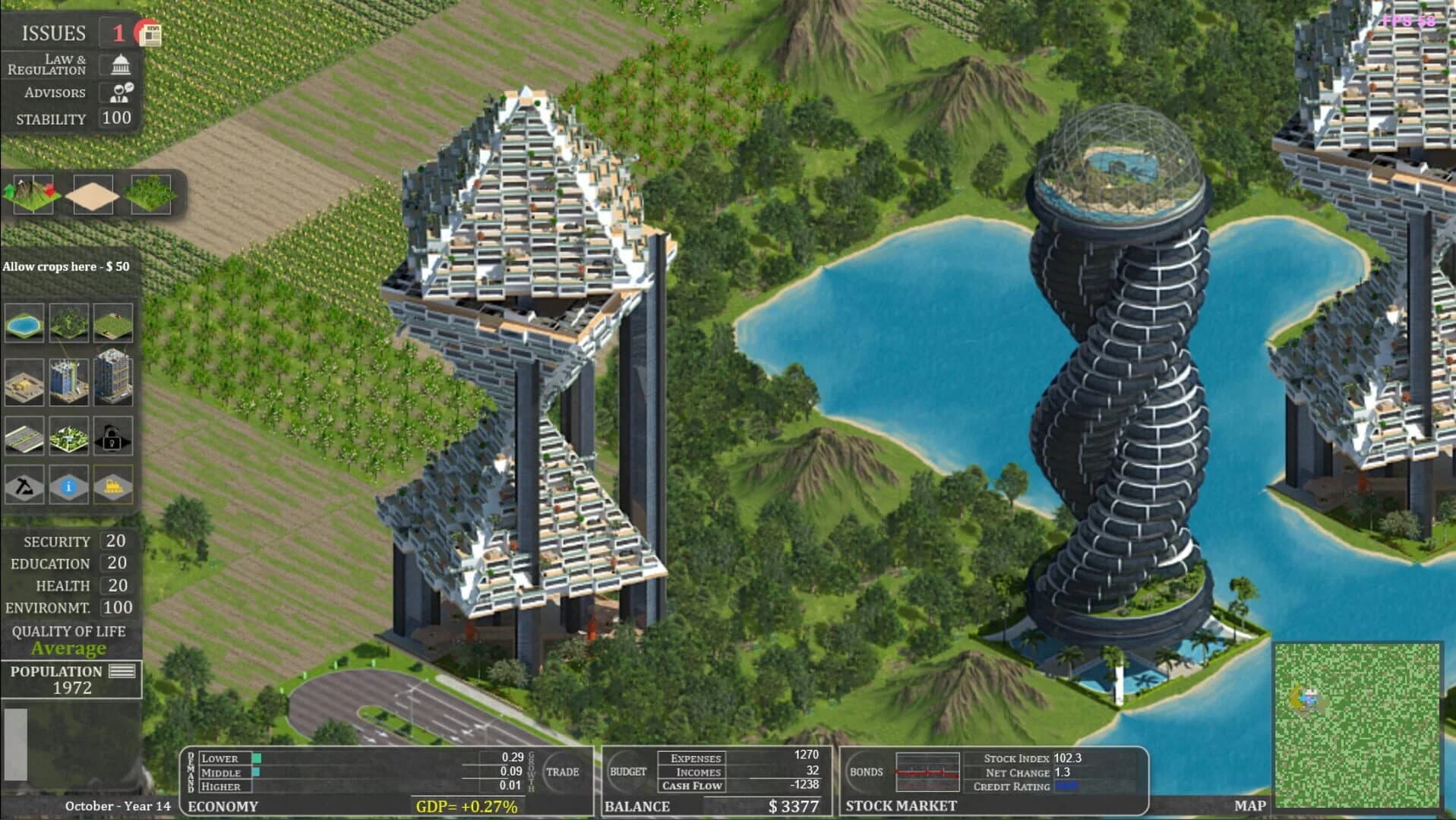Expand the Population details list
The height and width of the screenshot is (820, 1456).
point(122,671)
